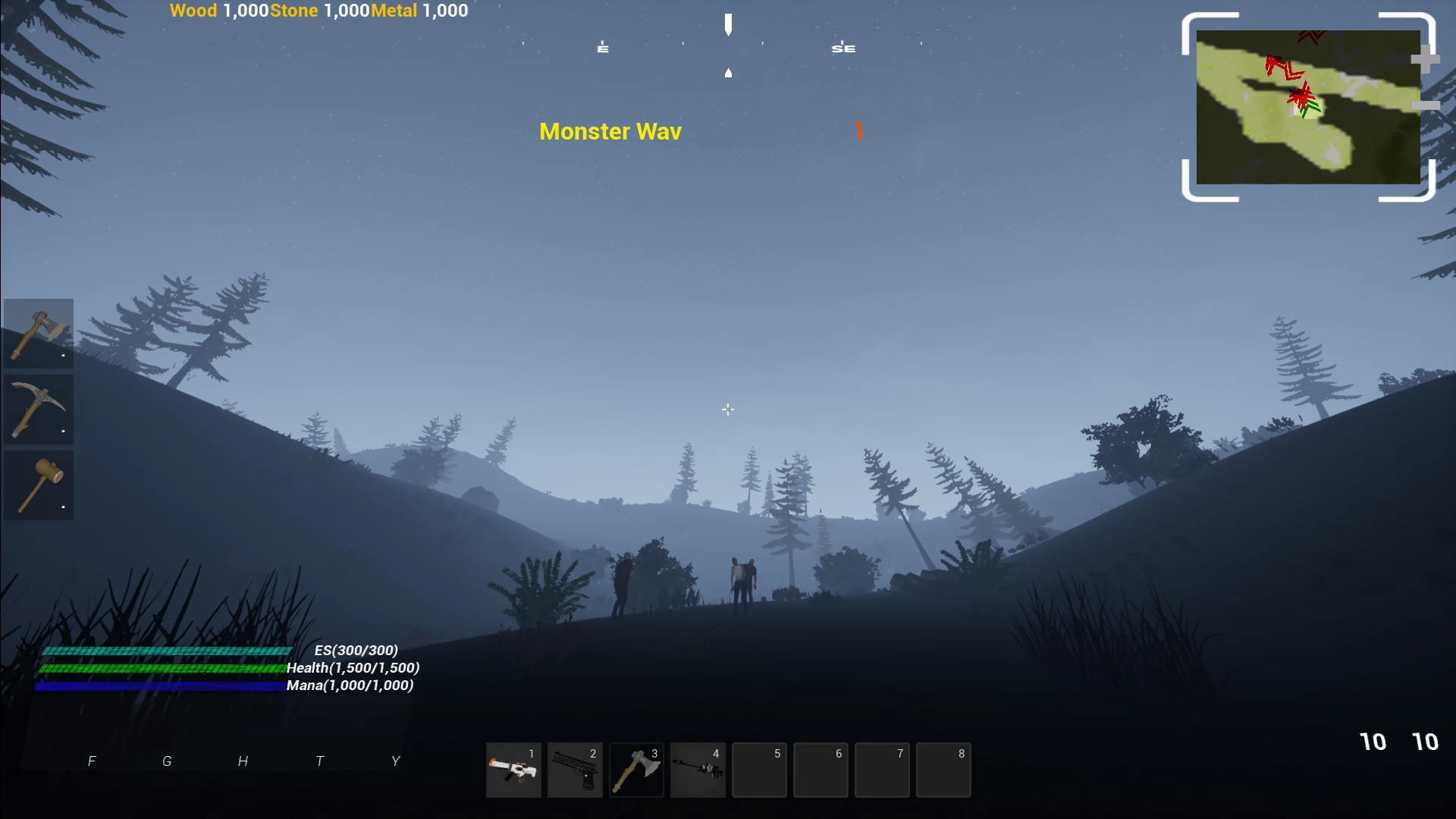The width and height of the screenshot is (1456, 819).
Task: Select the axe tool in left sidebar
Action: (x=39, y=334)
